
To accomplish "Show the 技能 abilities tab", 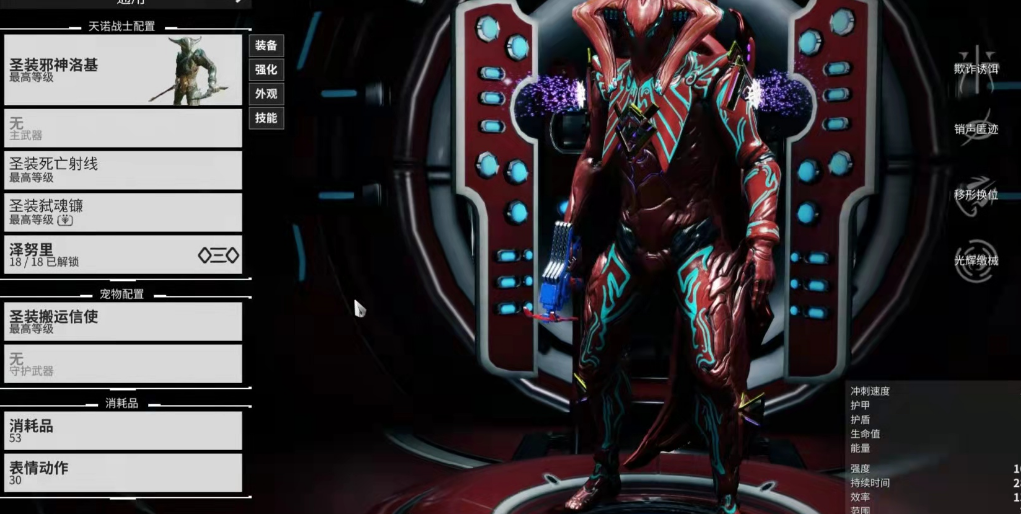I will pos(266,118).
